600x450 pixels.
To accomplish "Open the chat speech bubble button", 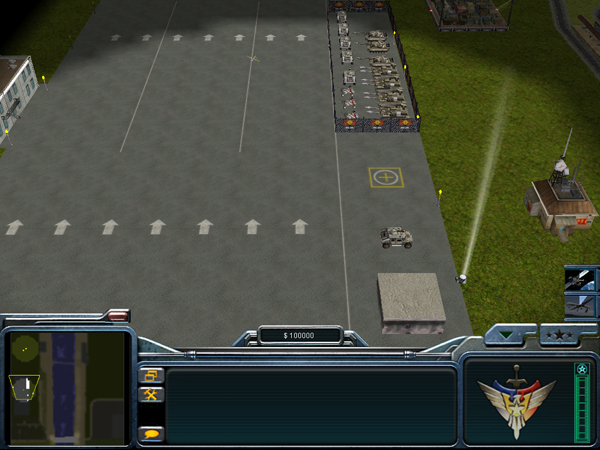I will click(x=152, y=433).
